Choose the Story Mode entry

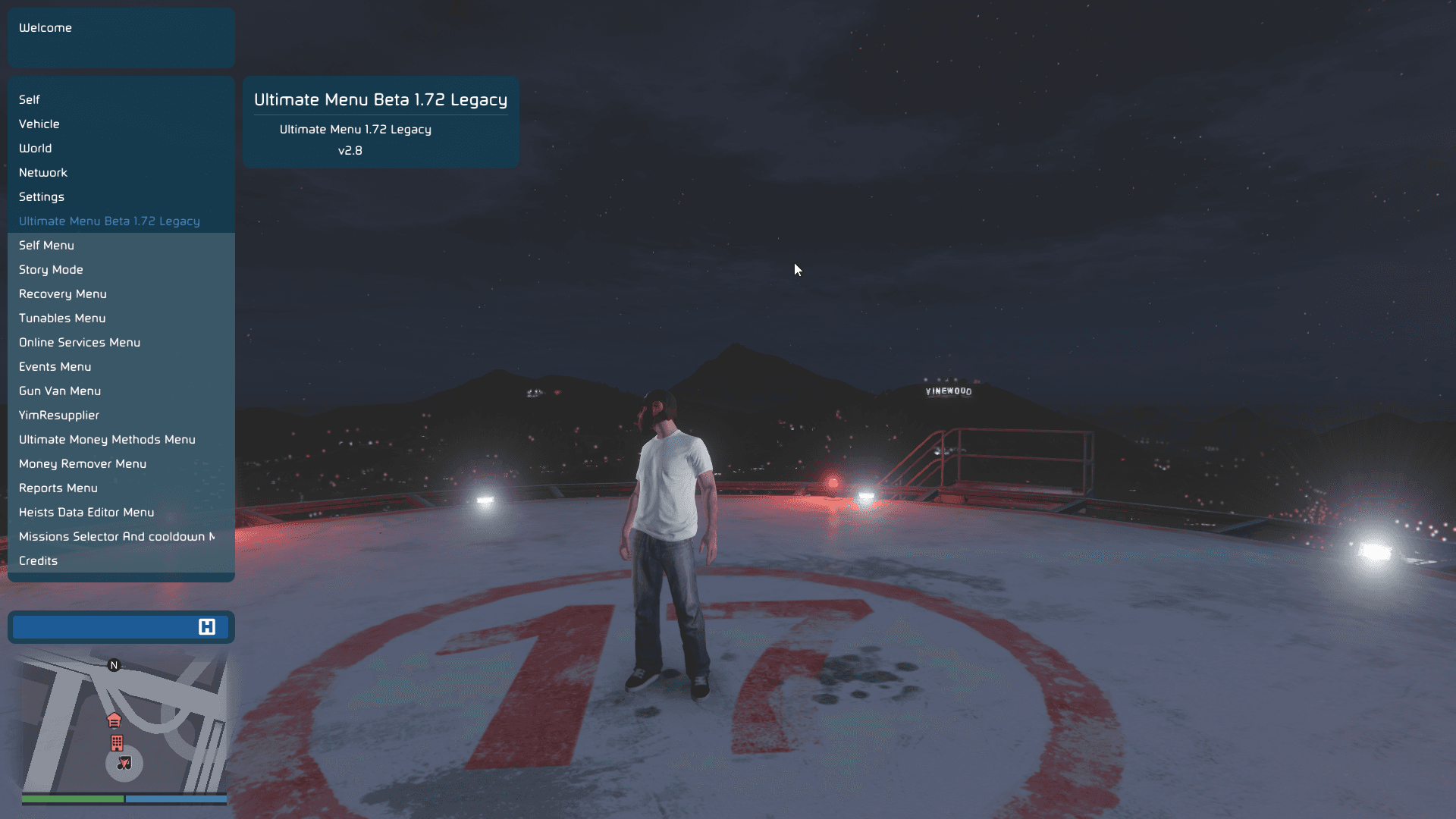coord(51,269)
